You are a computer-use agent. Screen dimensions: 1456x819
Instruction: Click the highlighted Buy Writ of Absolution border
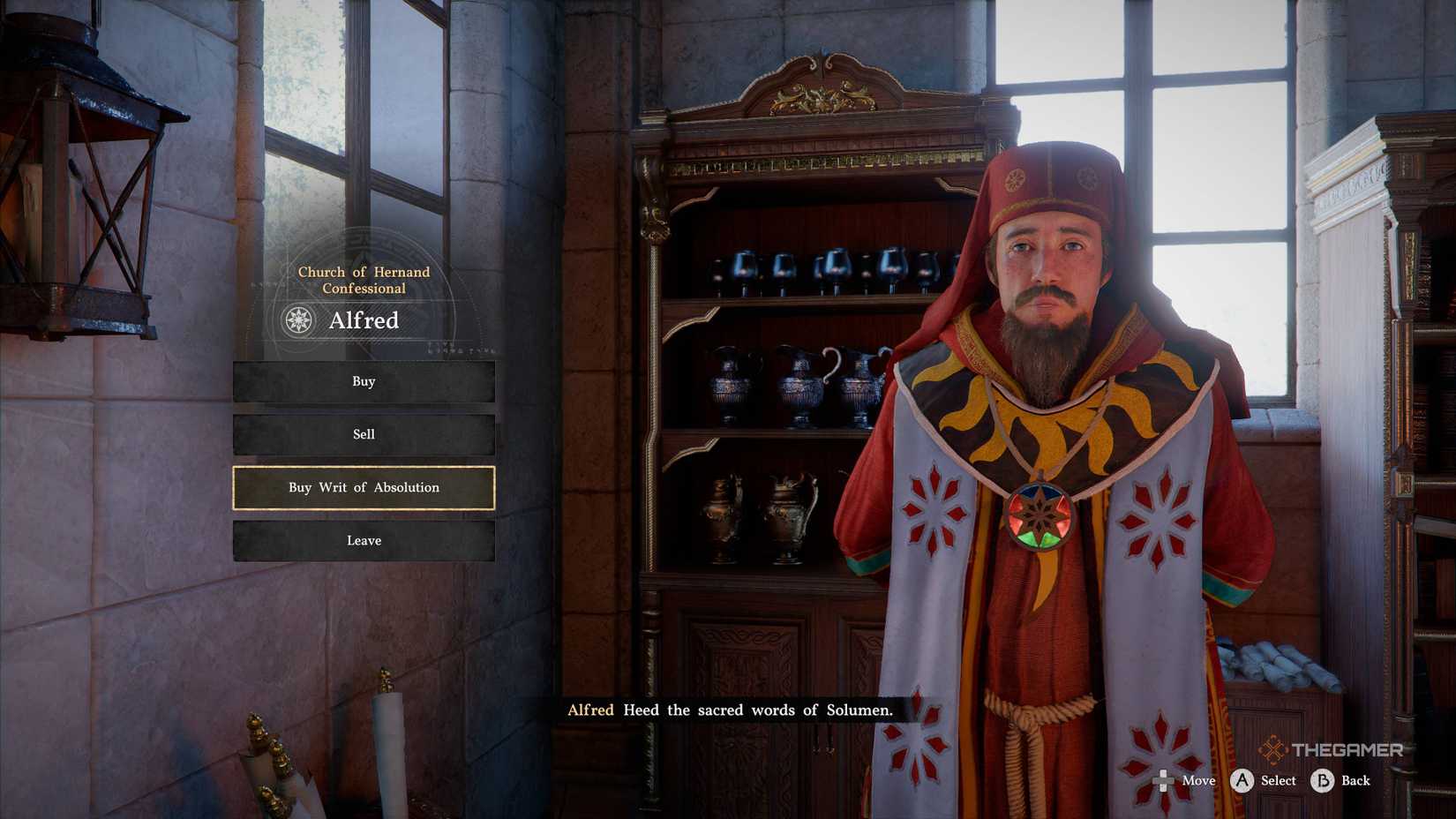[363, 468]
